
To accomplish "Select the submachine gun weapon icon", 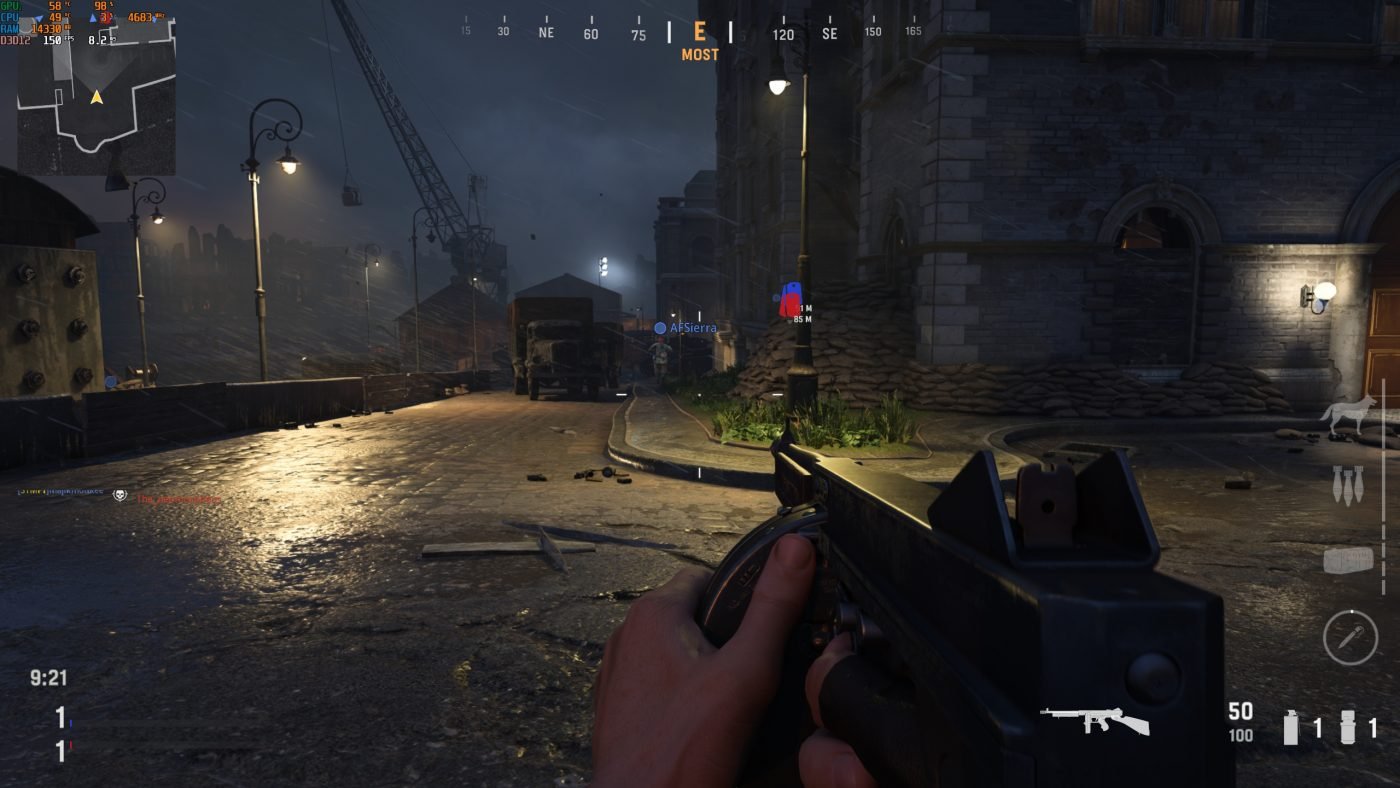I will (1094, 720).
